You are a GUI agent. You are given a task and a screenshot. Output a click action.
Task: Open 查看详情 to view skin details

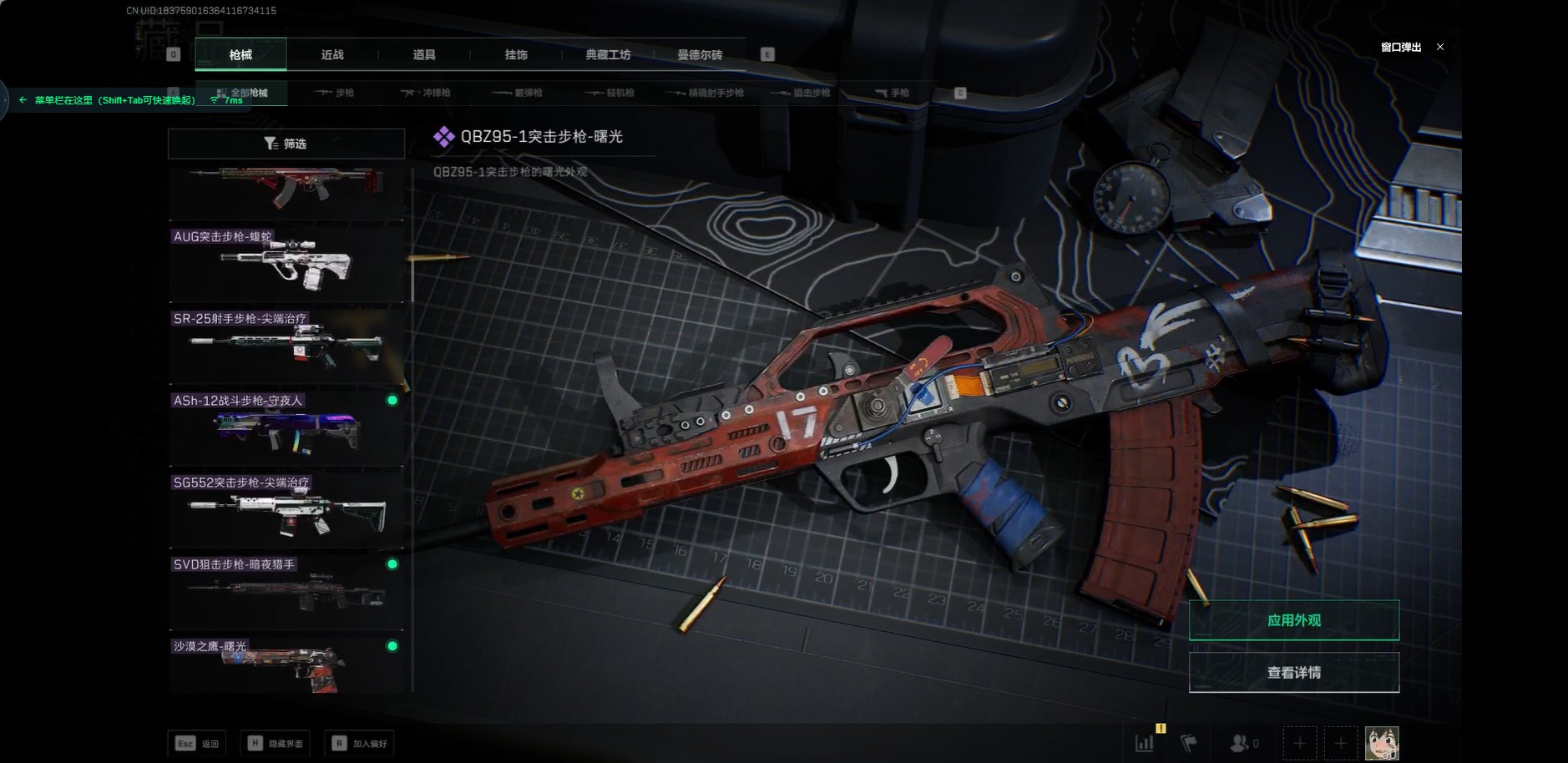[x=1293, y=672]
